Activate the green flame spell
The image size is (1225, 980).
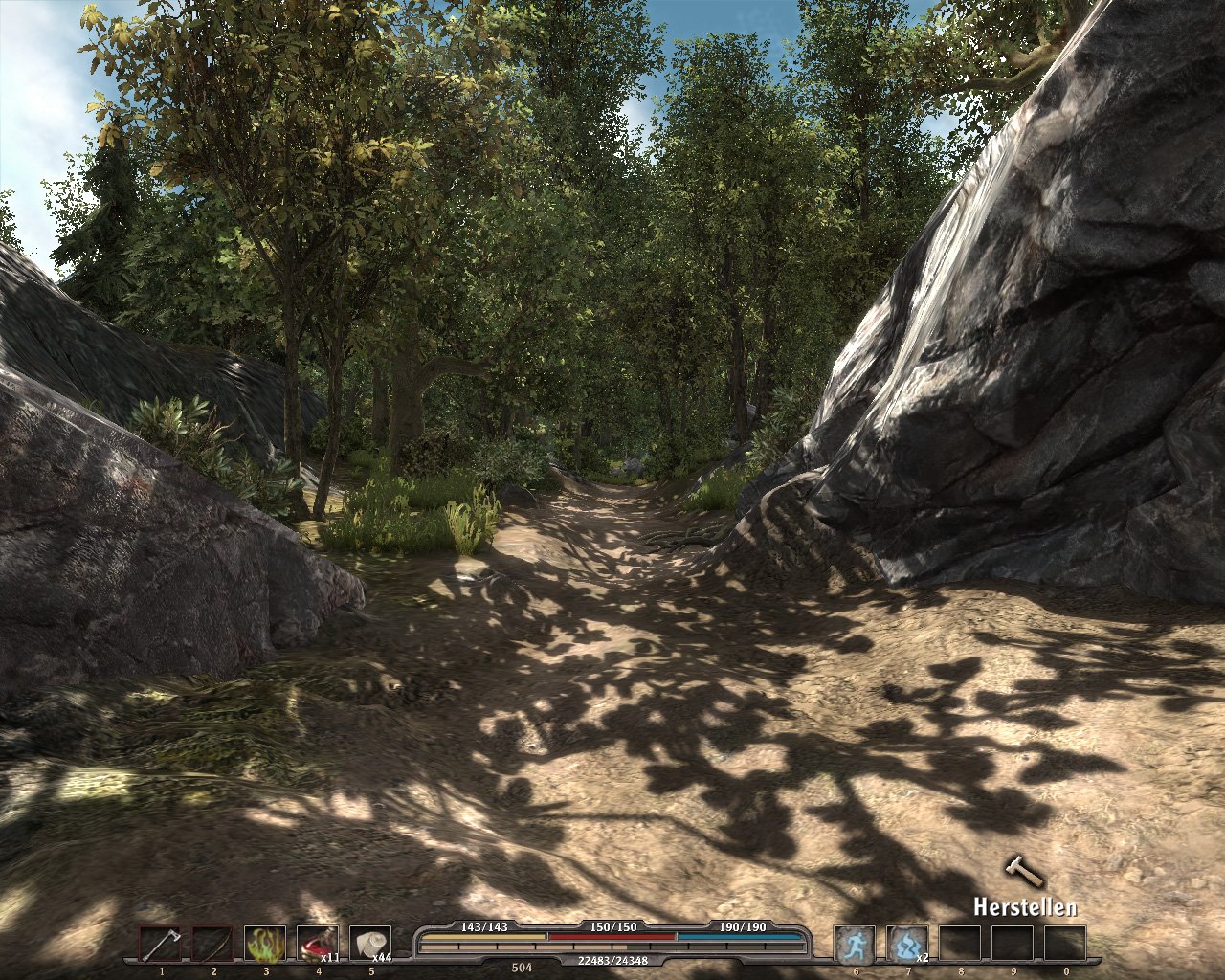[x=265, y=944]
